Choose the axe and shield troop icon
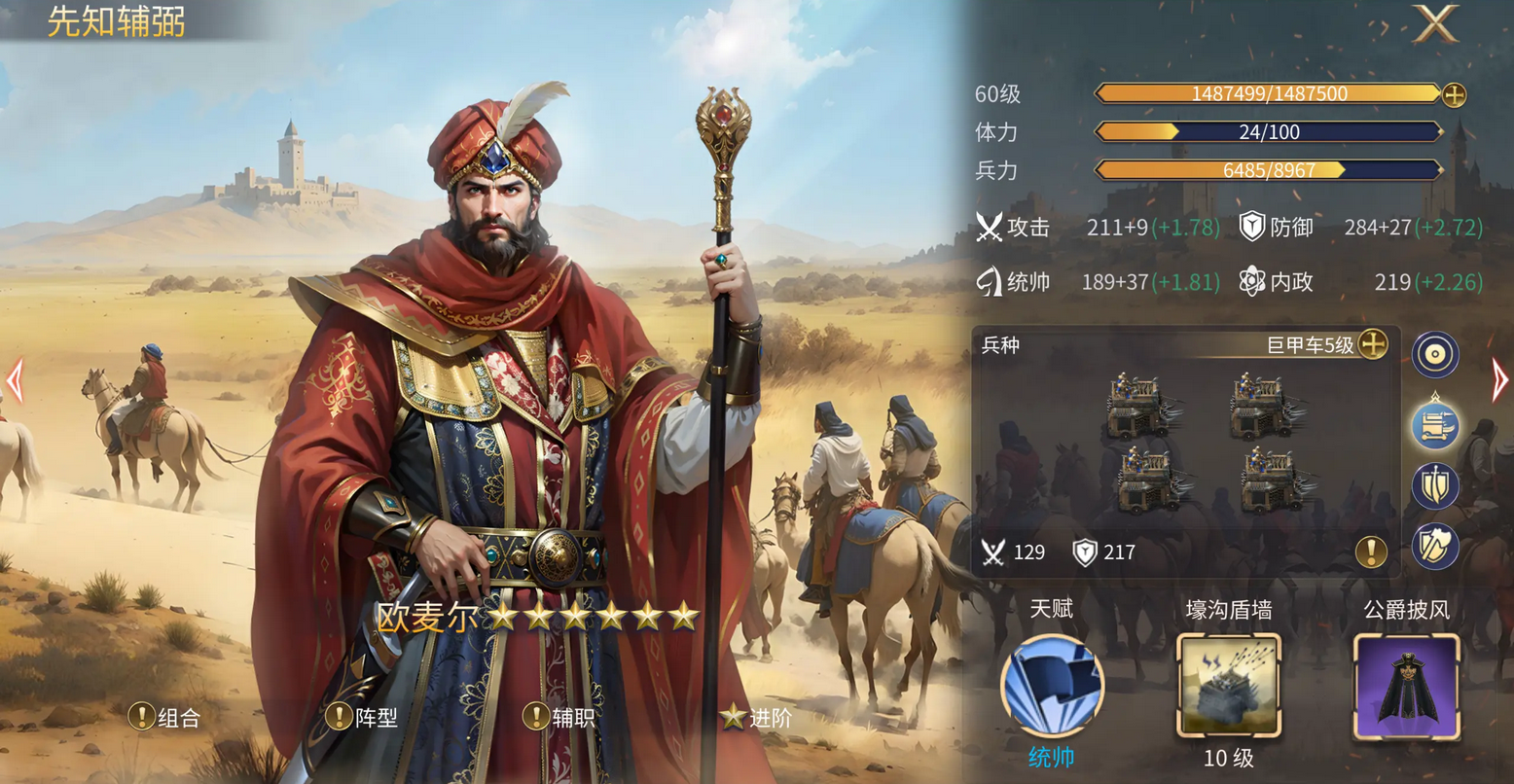Image resolution: width=1514 pixels, height=784 pixels. pos(1435,546)
